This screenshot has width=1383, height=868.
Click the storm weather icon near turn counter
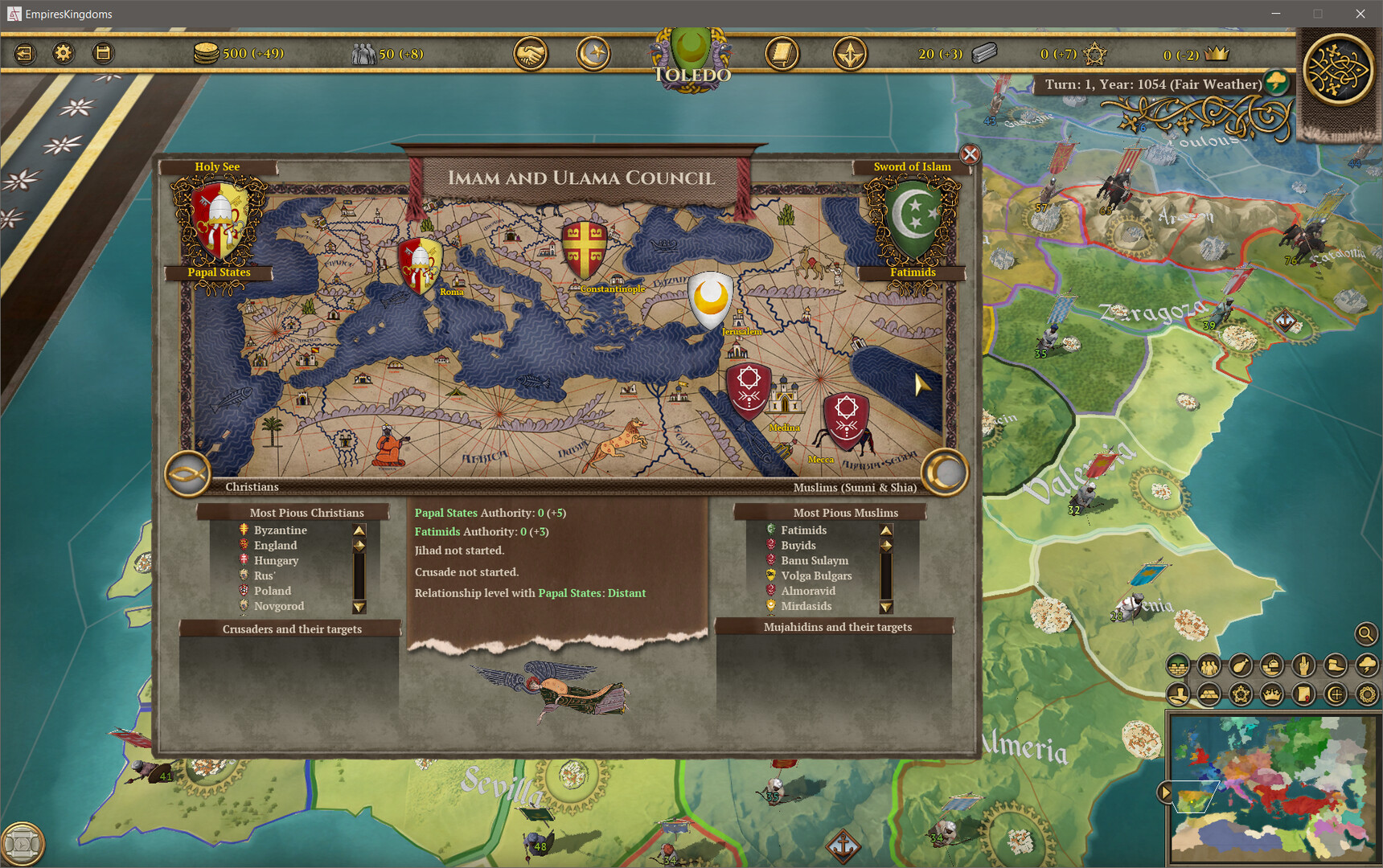1276,81
